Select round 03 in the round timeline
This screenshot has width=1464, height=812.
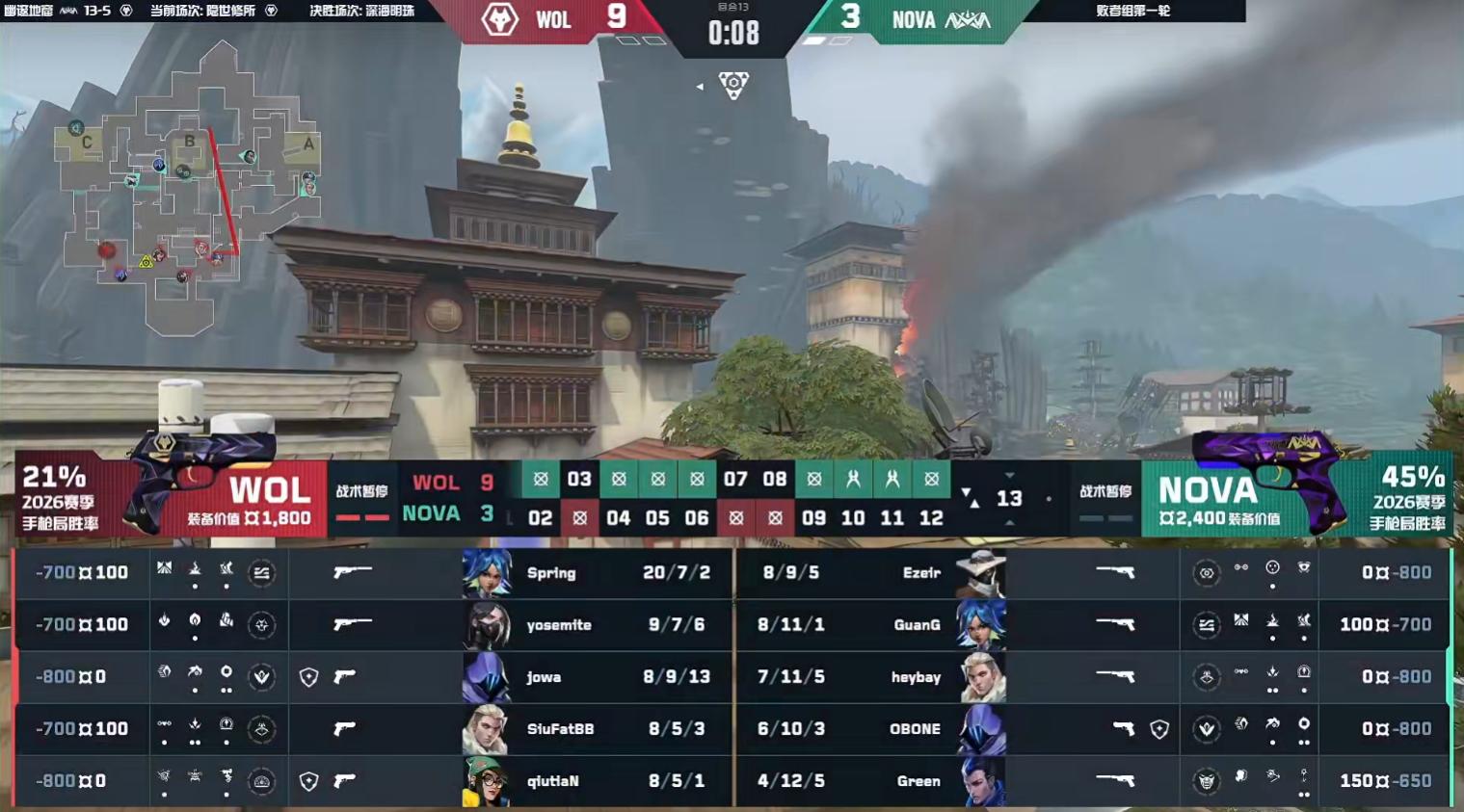click(579, 479)
